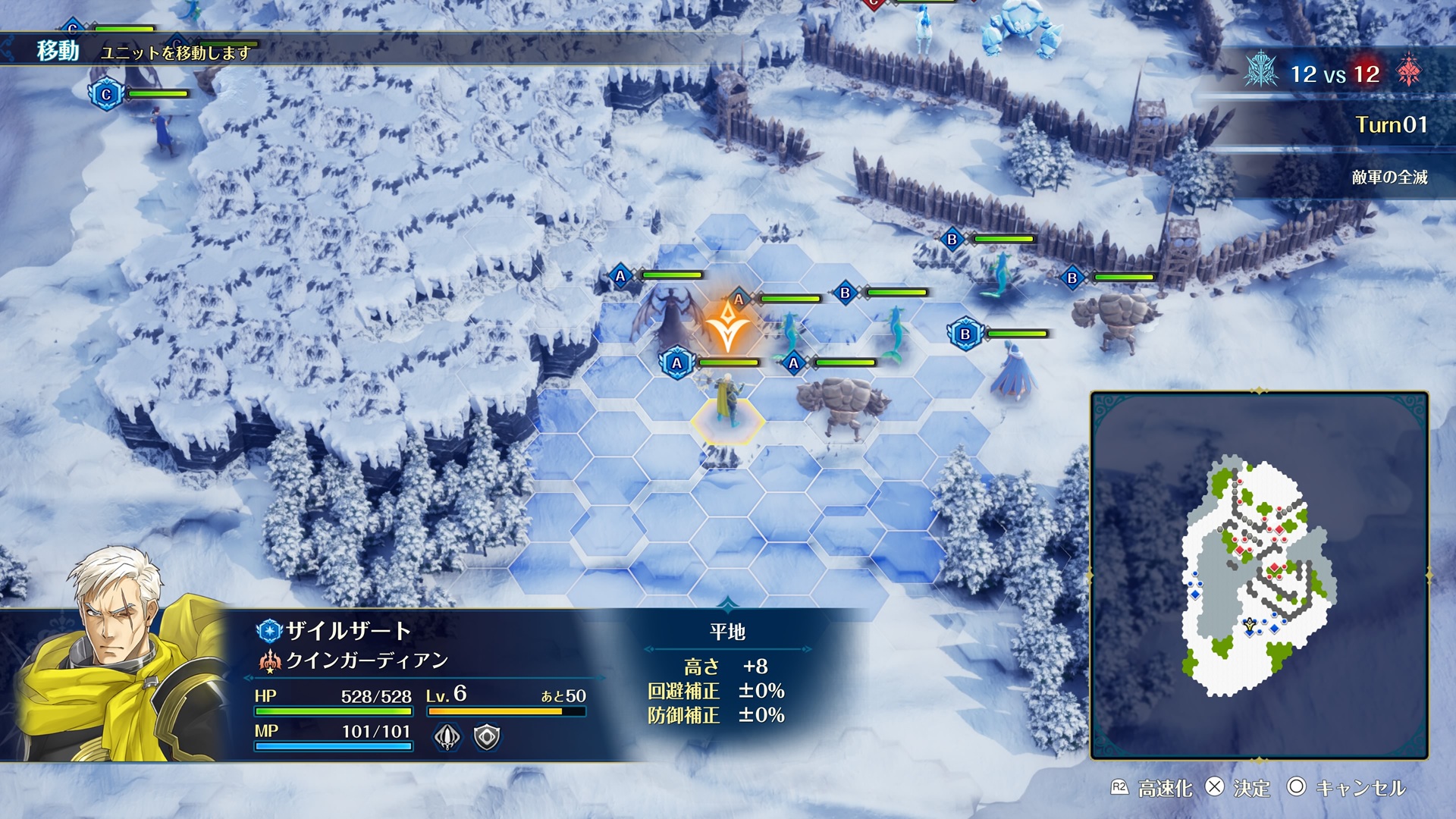Image resolution: width=1456 pixels, height=819 pixels.
Task: Click the orange Lv.6 experience bar
Action: (497, 713)
